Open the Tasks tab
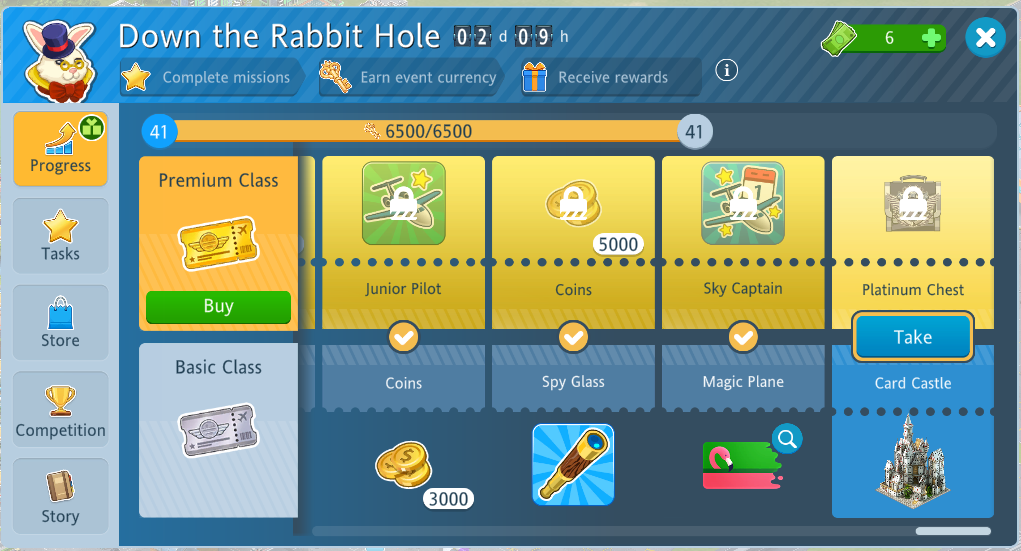 point(60,236)
